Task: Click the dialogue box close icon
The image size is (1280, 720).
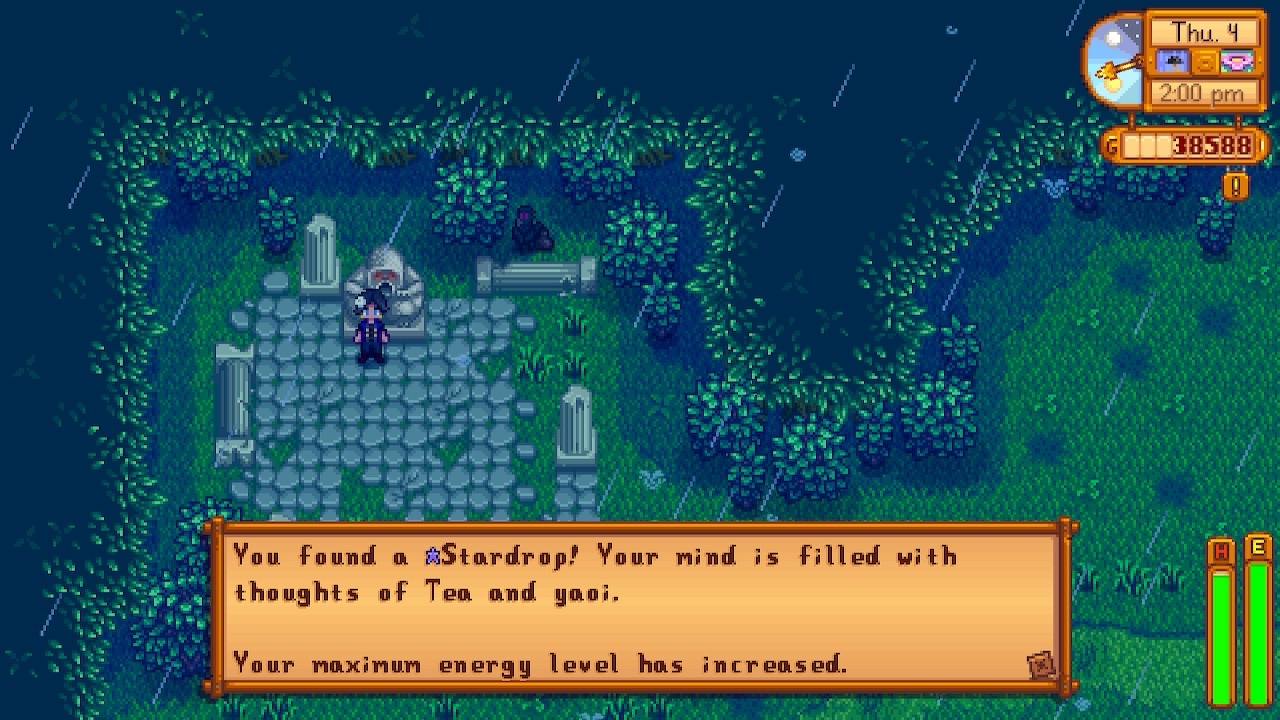Action: 1041,665
